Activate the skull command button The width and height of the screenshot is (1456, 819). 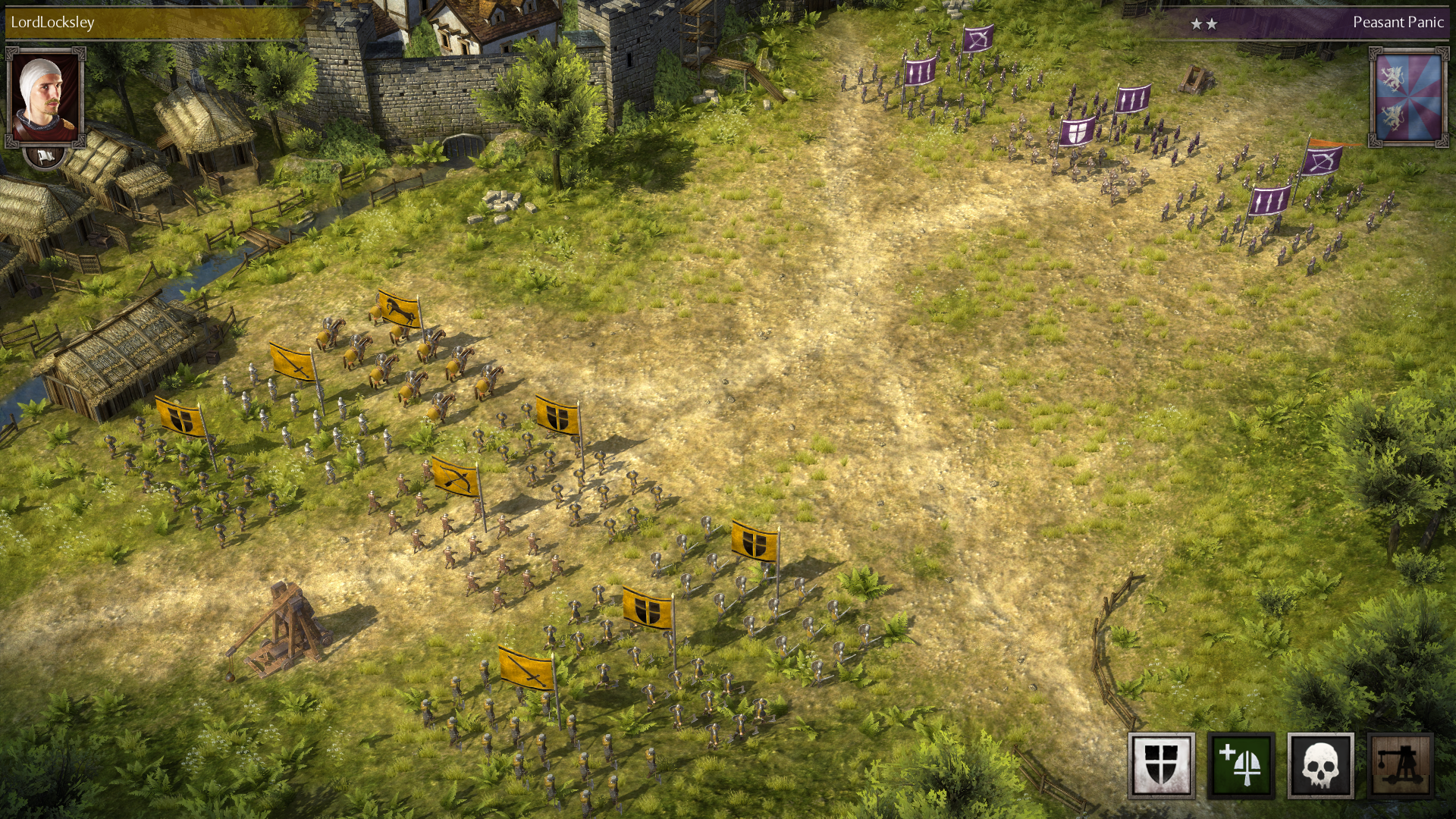(1320, 765)
